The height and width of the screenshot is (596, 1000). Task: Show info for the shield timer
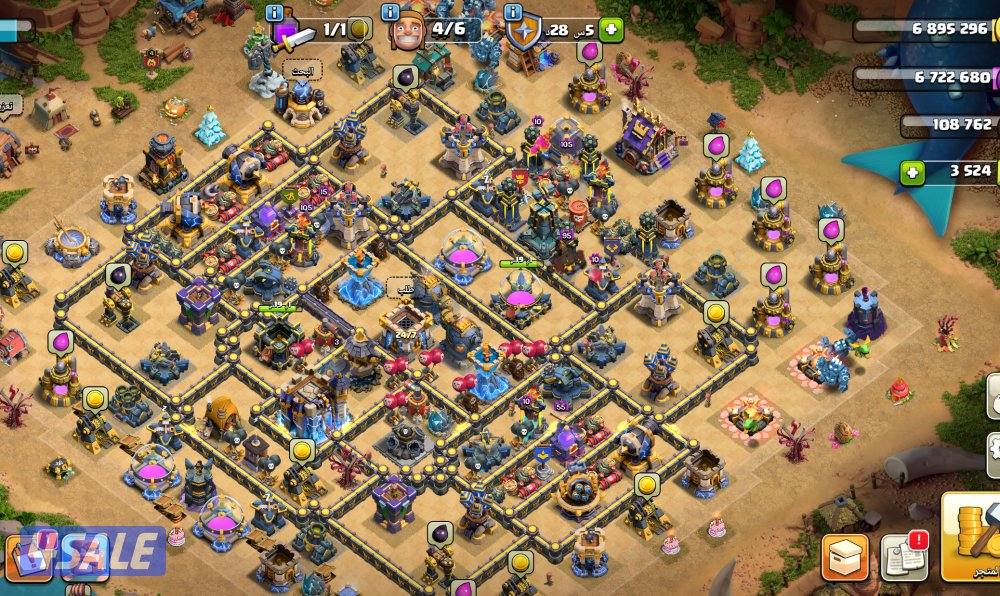(x=514, y=13)
